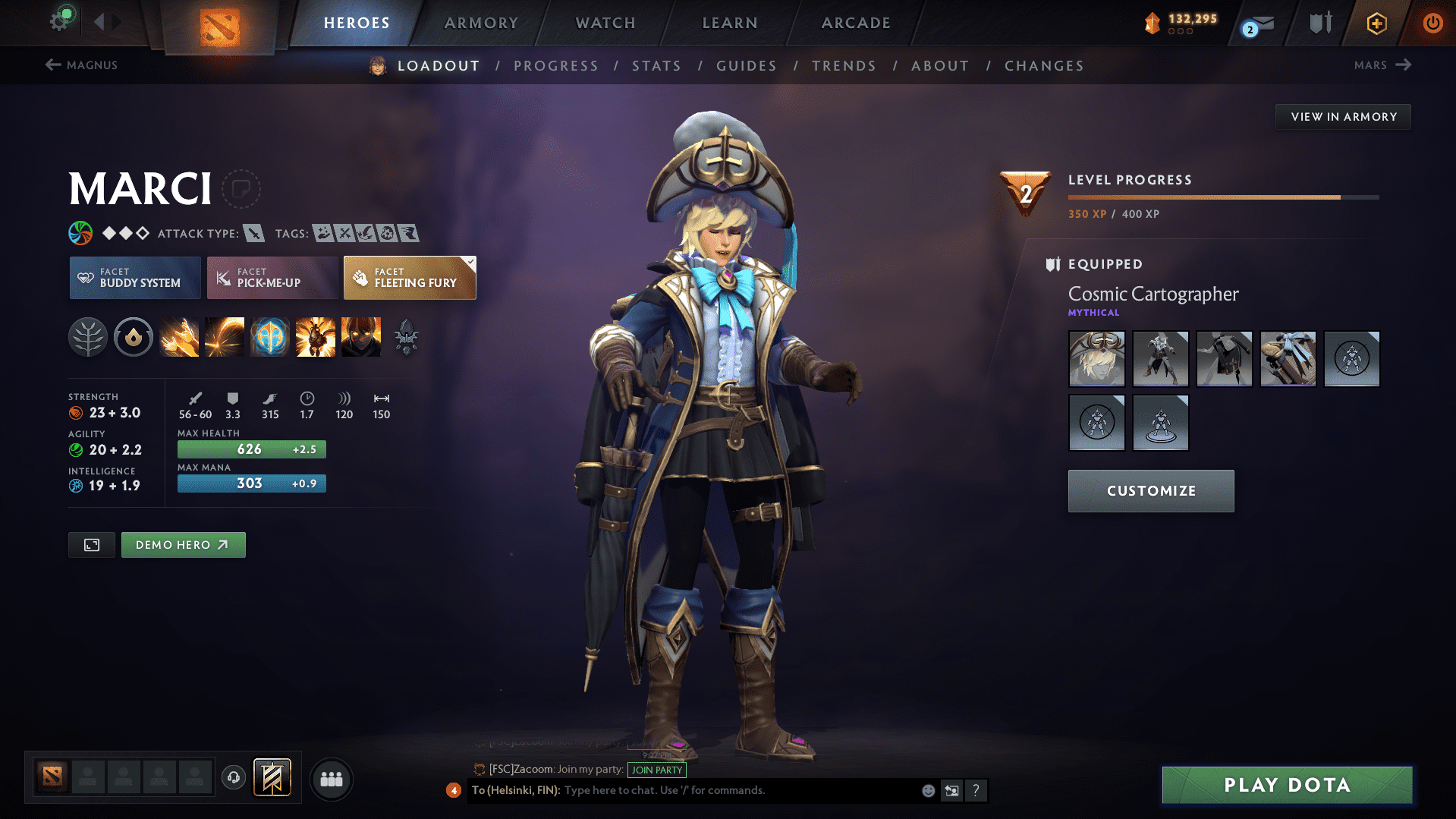This screenshot has width=1456, height=819.
Task: Switch to the Watch tab
Action: [605, 23]
